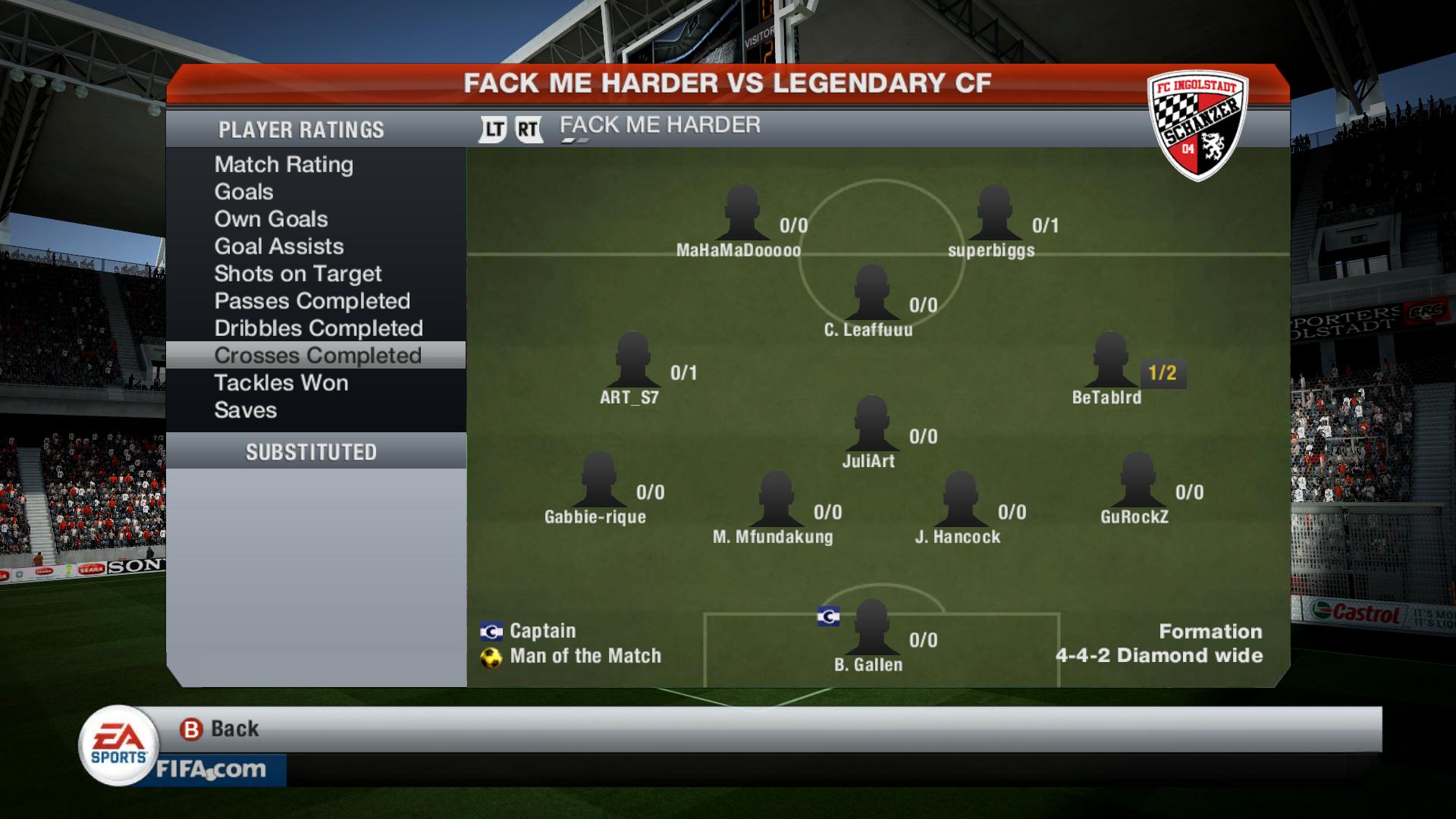Show Own Goals player ratings
This screenshot has width=1456, height=819.
click(271, 219)
